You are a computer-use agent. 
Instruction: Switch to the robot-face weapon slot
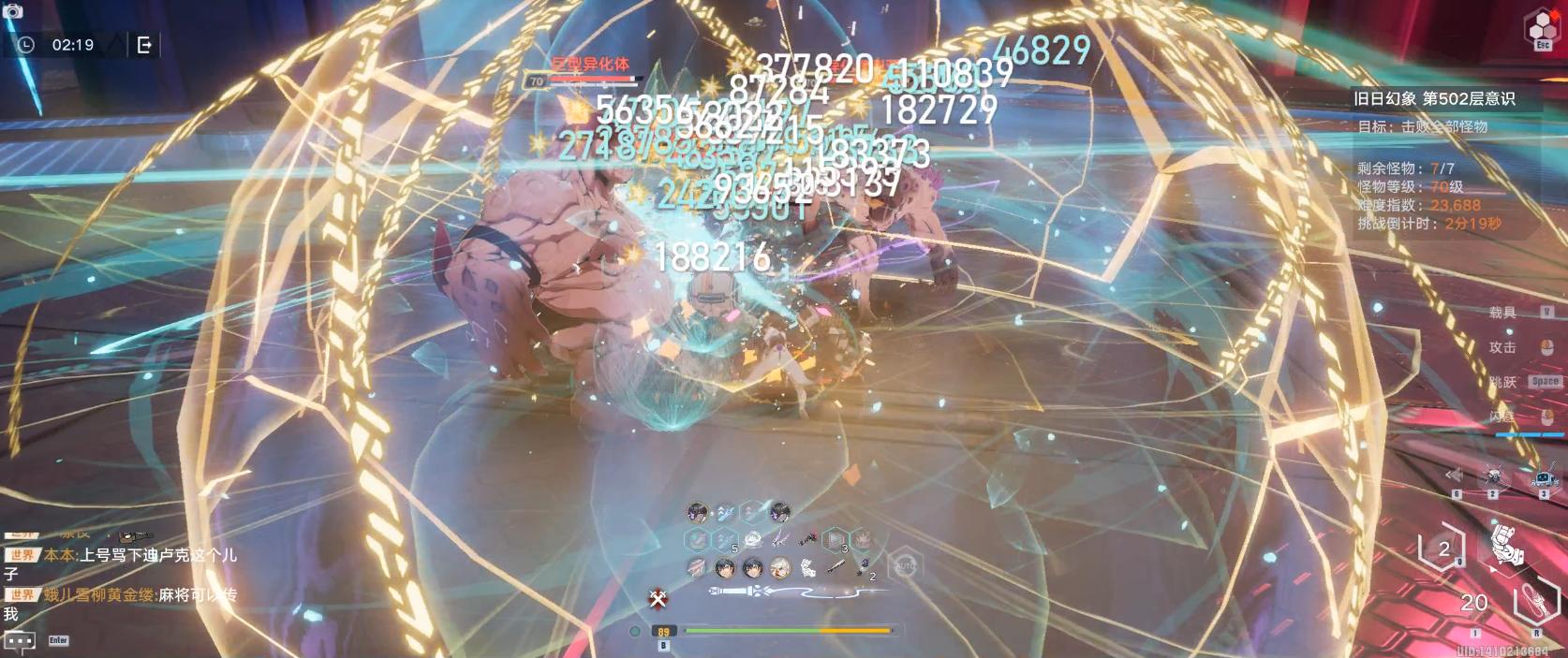(x=1543, y=478)
